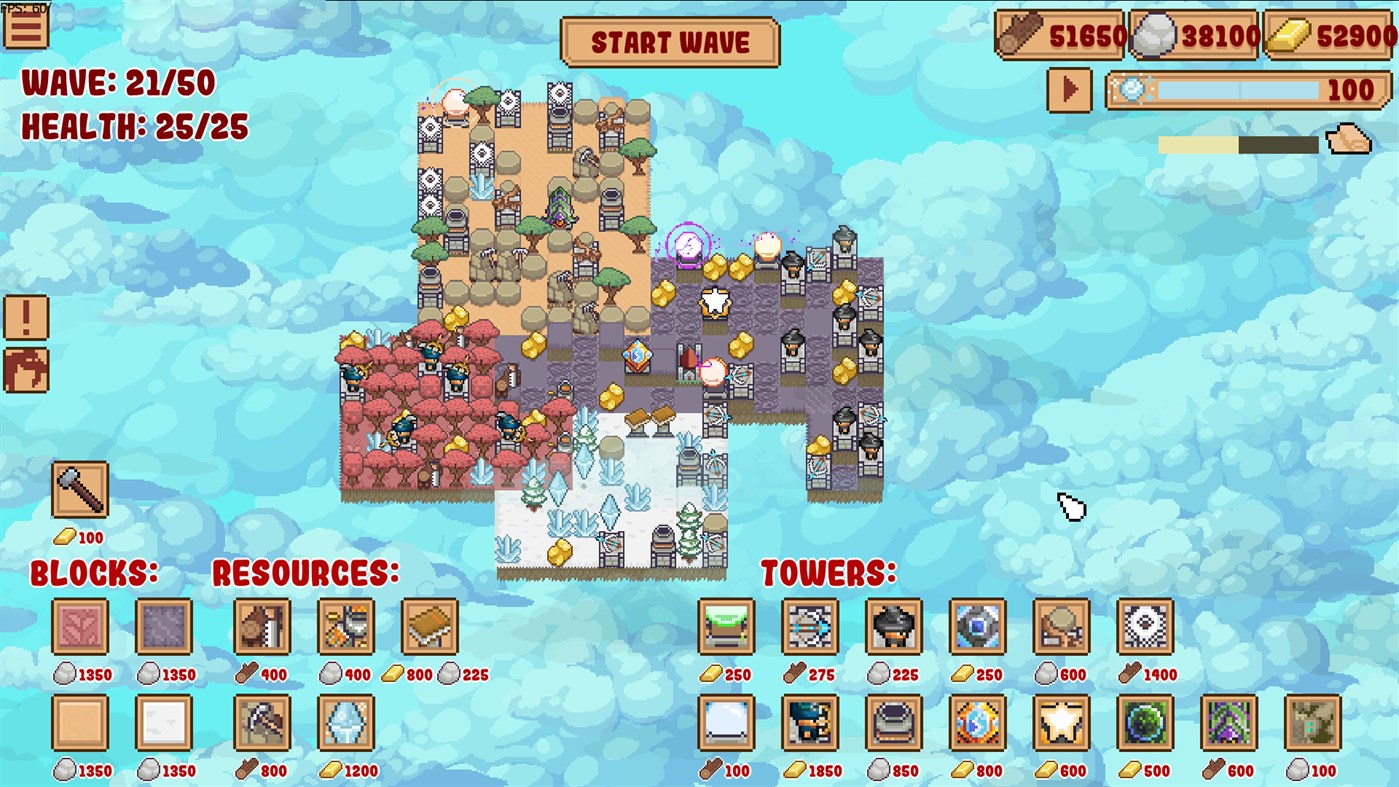Image resolution: width=1399 pixels, height=787 pixels.
Task: Select the book resource building under RESOURCES
Action: point(428,628)
